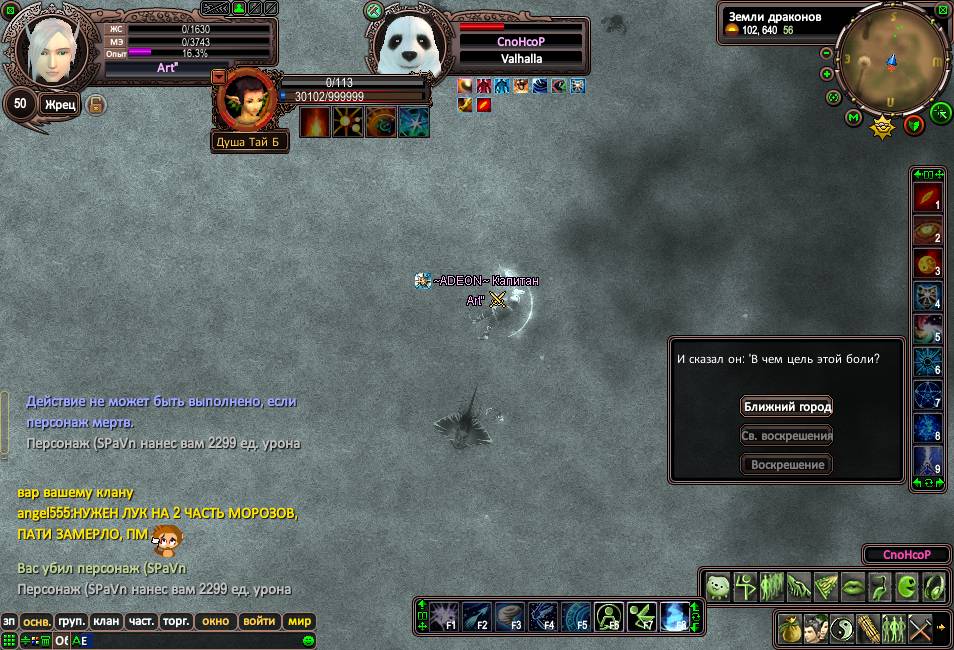Zoom in the minimap with the plus button
Viewport: 954px width, 650px height.
(x=827, y=74)
